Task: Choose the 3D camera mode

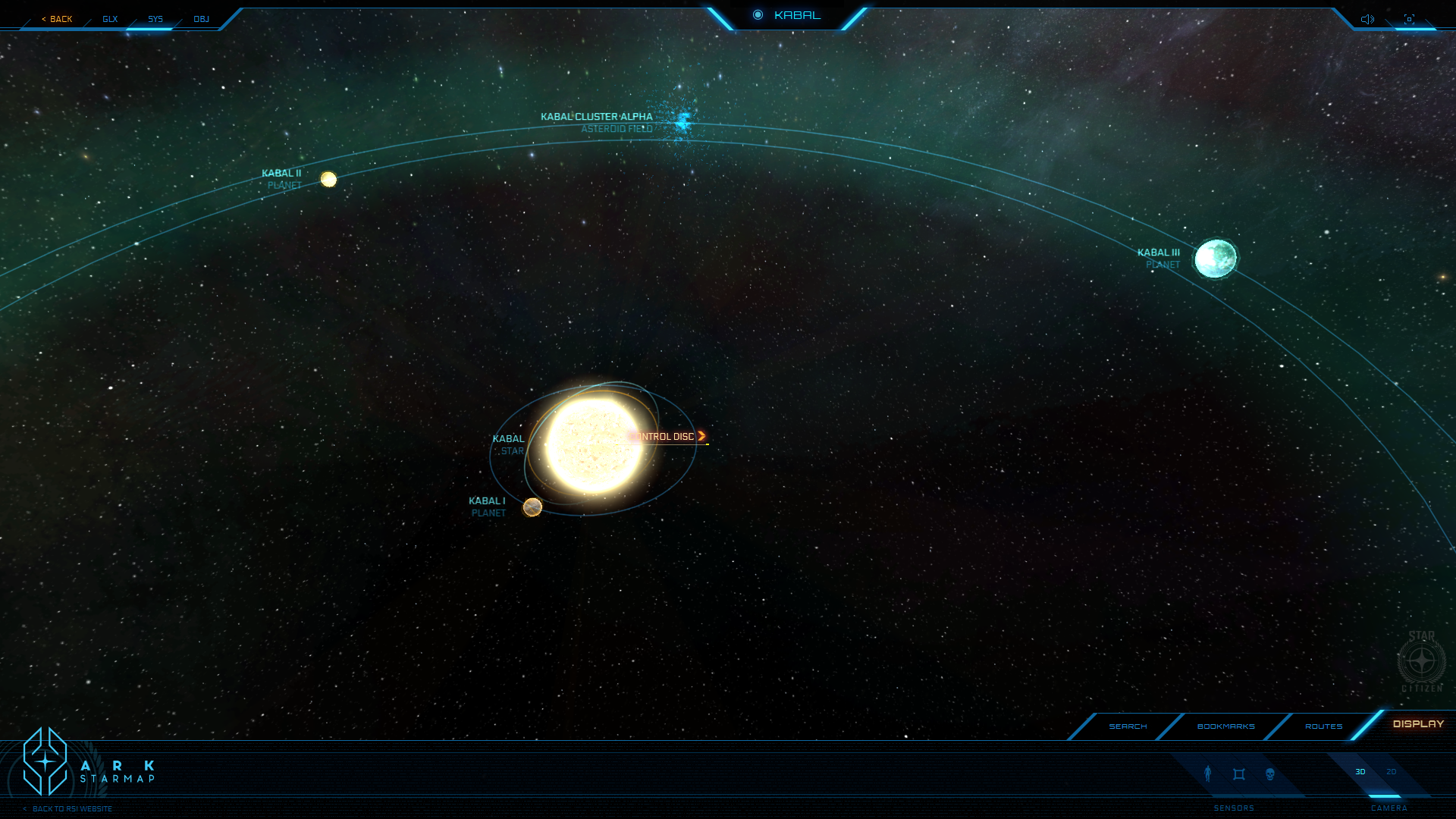Action: [x=1360, y=772]
